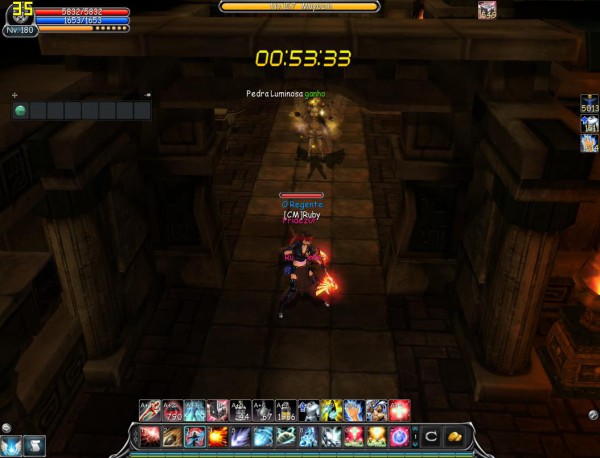The height and width of the screenshot is (458, 600).
Task: Use the upper-row slot with count 790
Action: [172, 409]
